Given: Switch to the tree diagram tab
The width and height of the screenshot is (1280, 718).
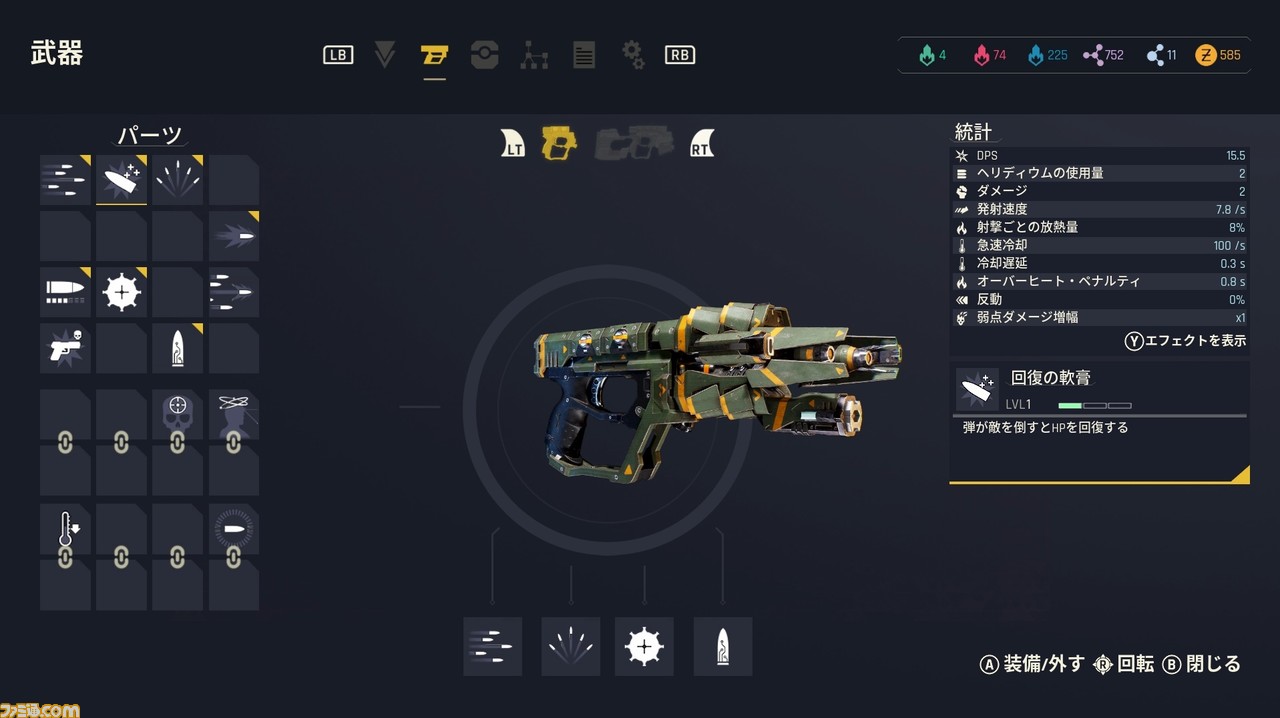Looking at the screenshot, I should 534,55.
